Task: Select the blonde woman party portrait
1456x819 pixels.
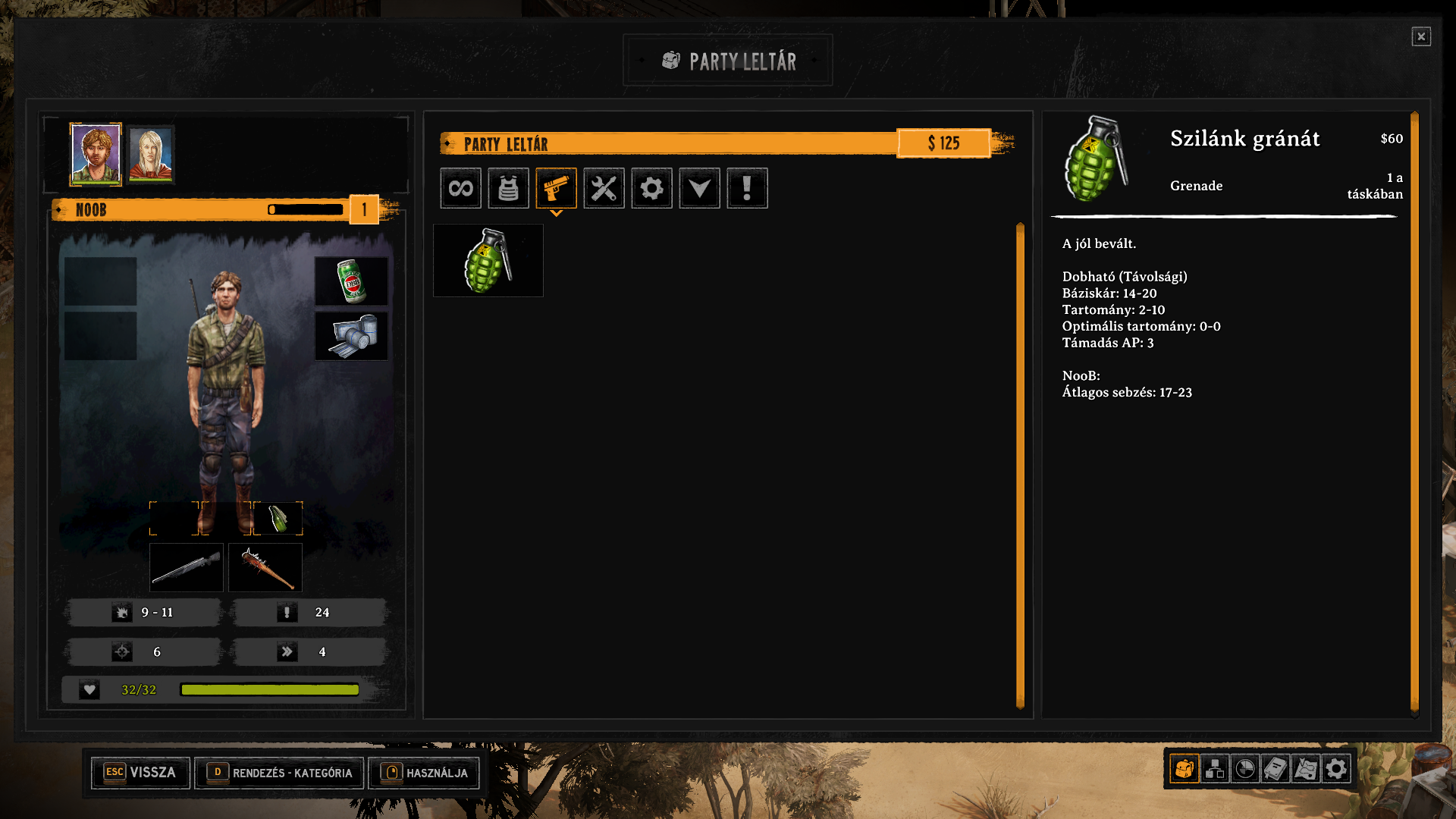Action: [x=151, y=154]
